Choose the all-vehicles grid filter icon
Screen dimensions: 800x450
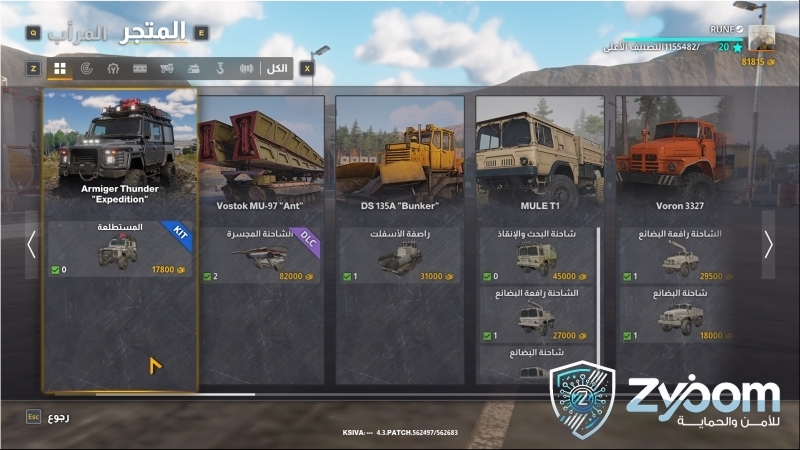pyautogui.click(x=60, y=68)
